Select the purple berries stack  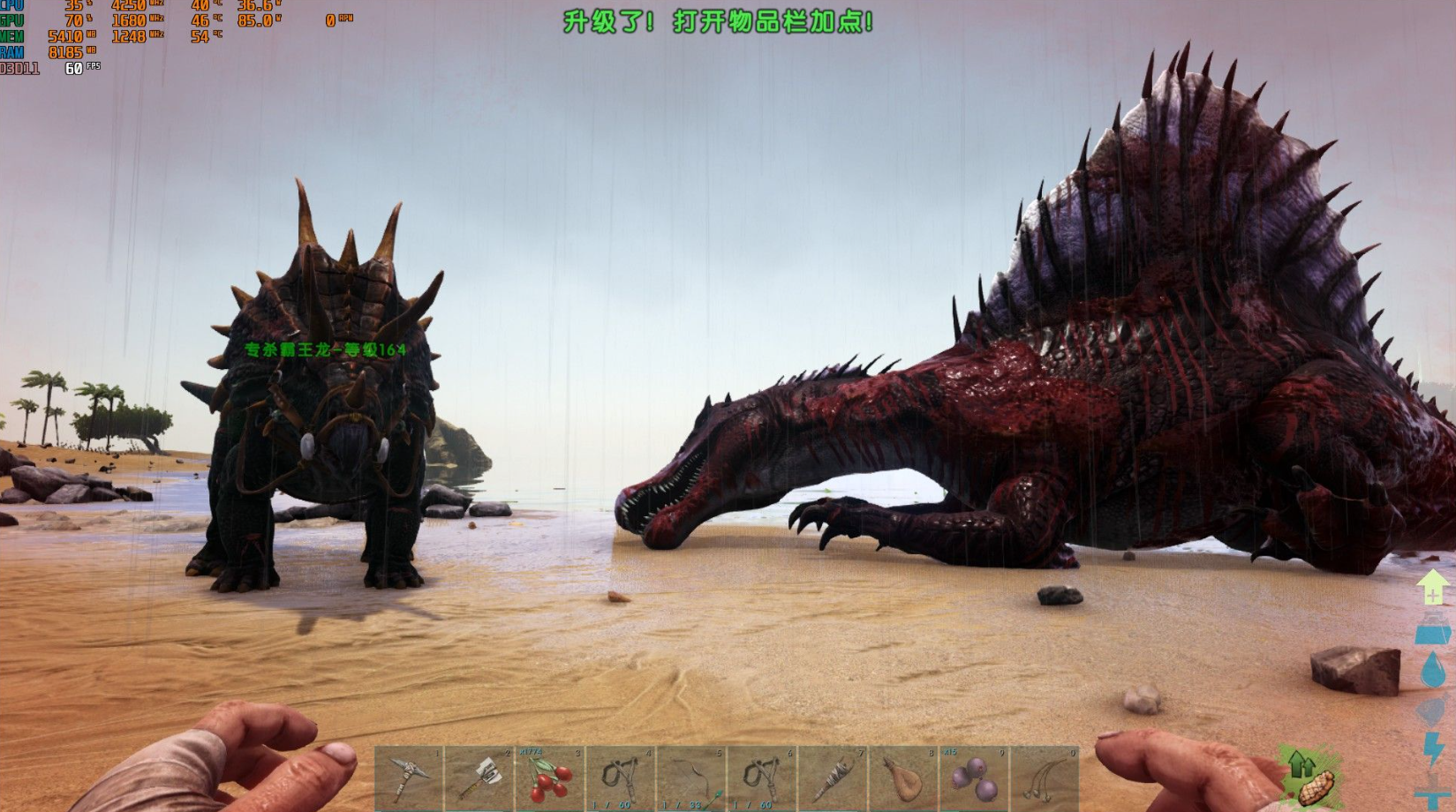coord(974,778)
